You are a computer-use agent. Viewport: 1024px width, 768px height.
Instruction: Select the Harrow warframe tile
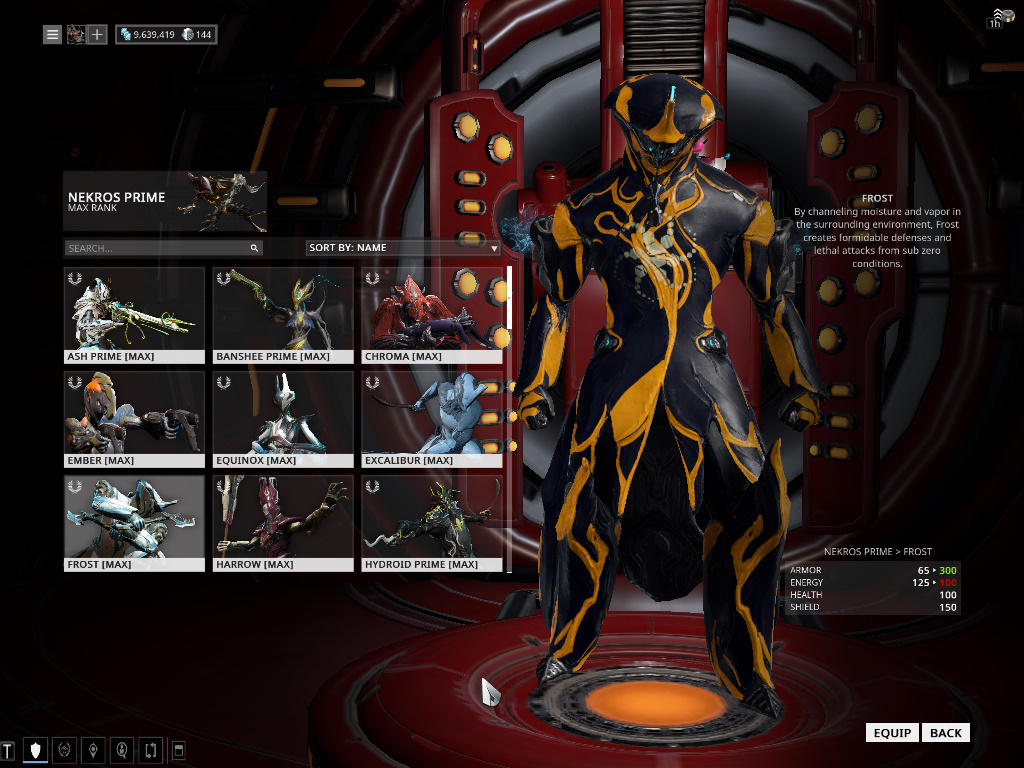pyautogui.click(x=283, y=523)
